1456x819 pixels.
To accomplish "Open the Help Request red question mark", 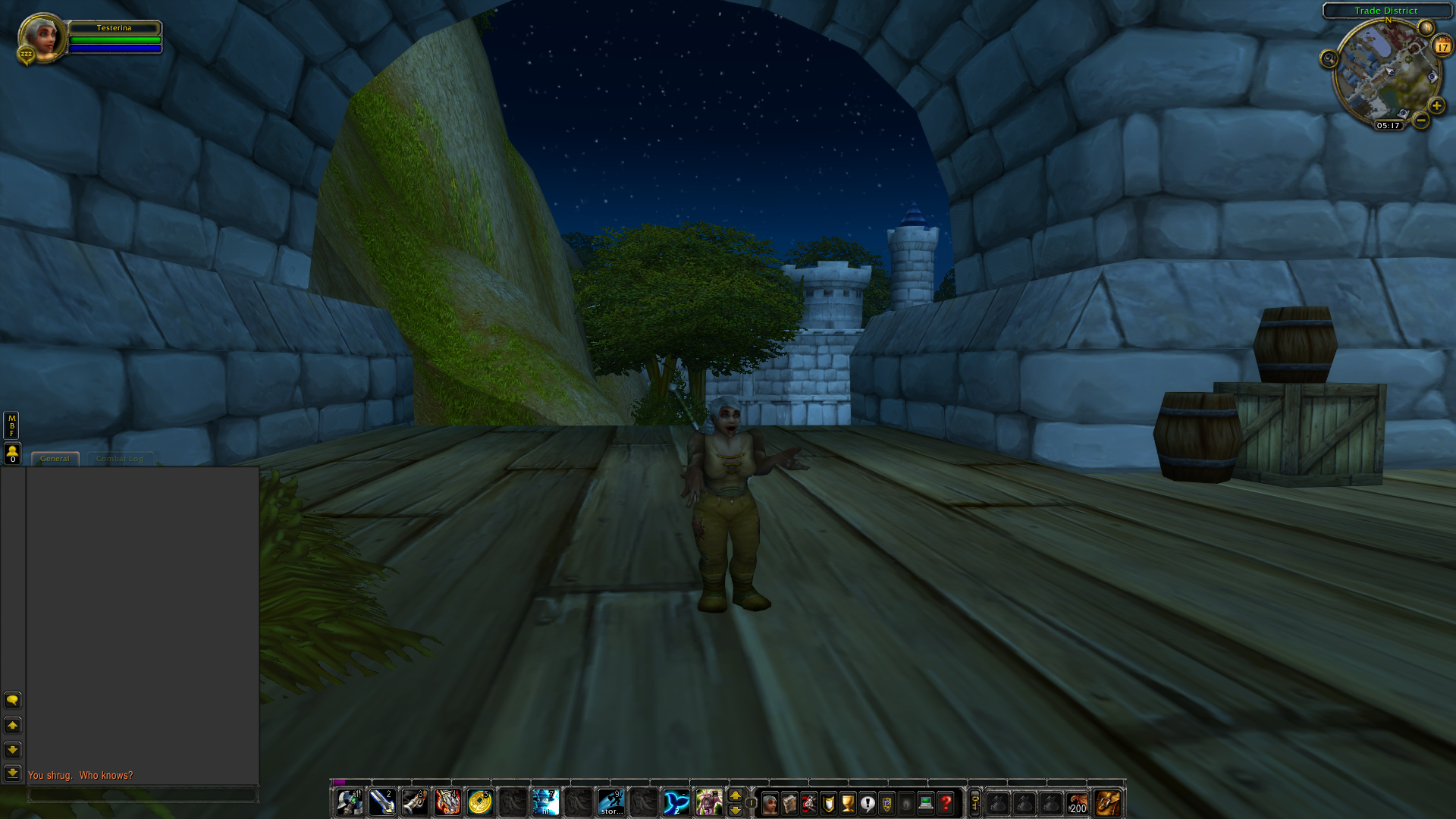I will pos(945,804).
